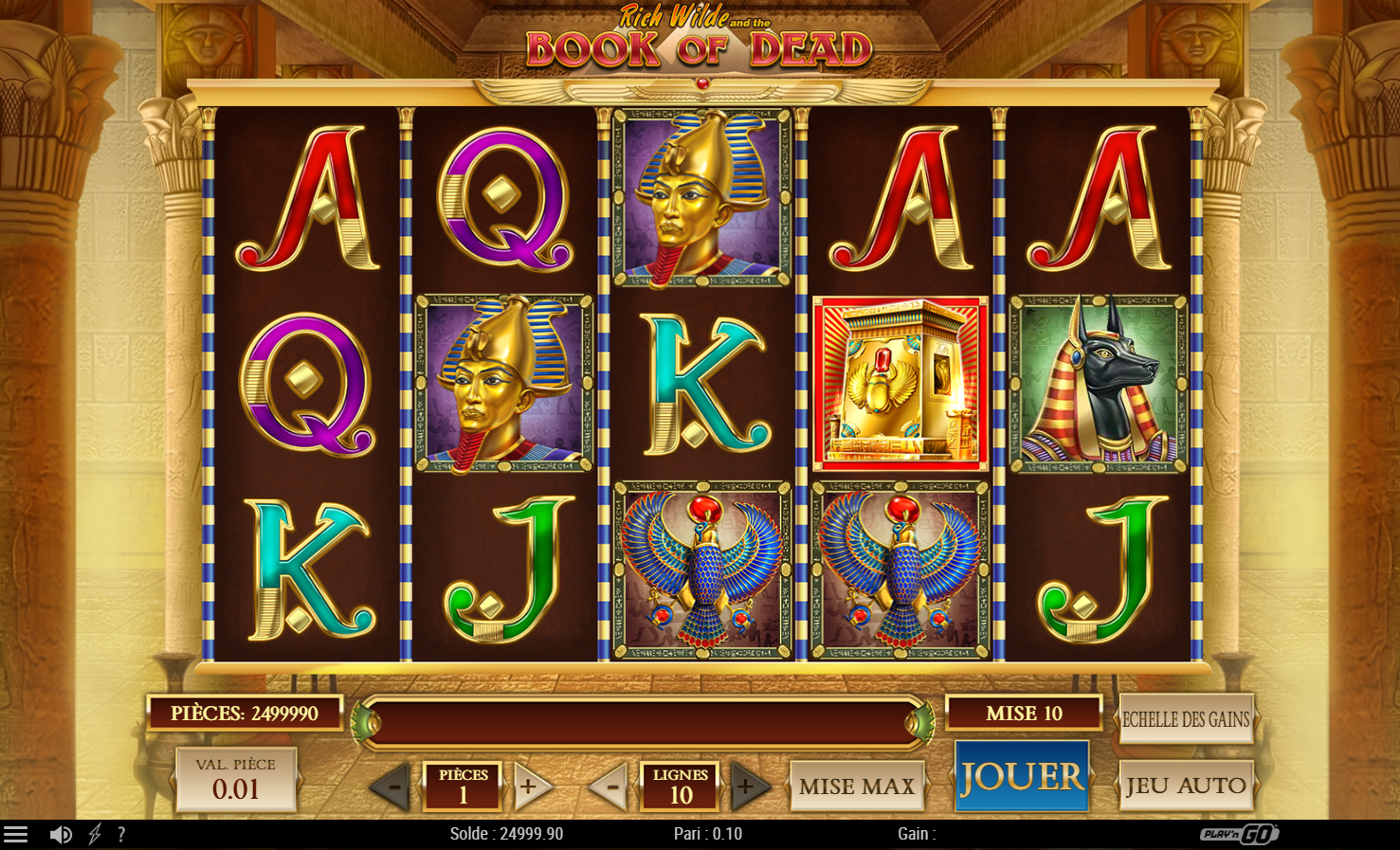
Task: Increase the number of Pièces
Action: [531, 786]
